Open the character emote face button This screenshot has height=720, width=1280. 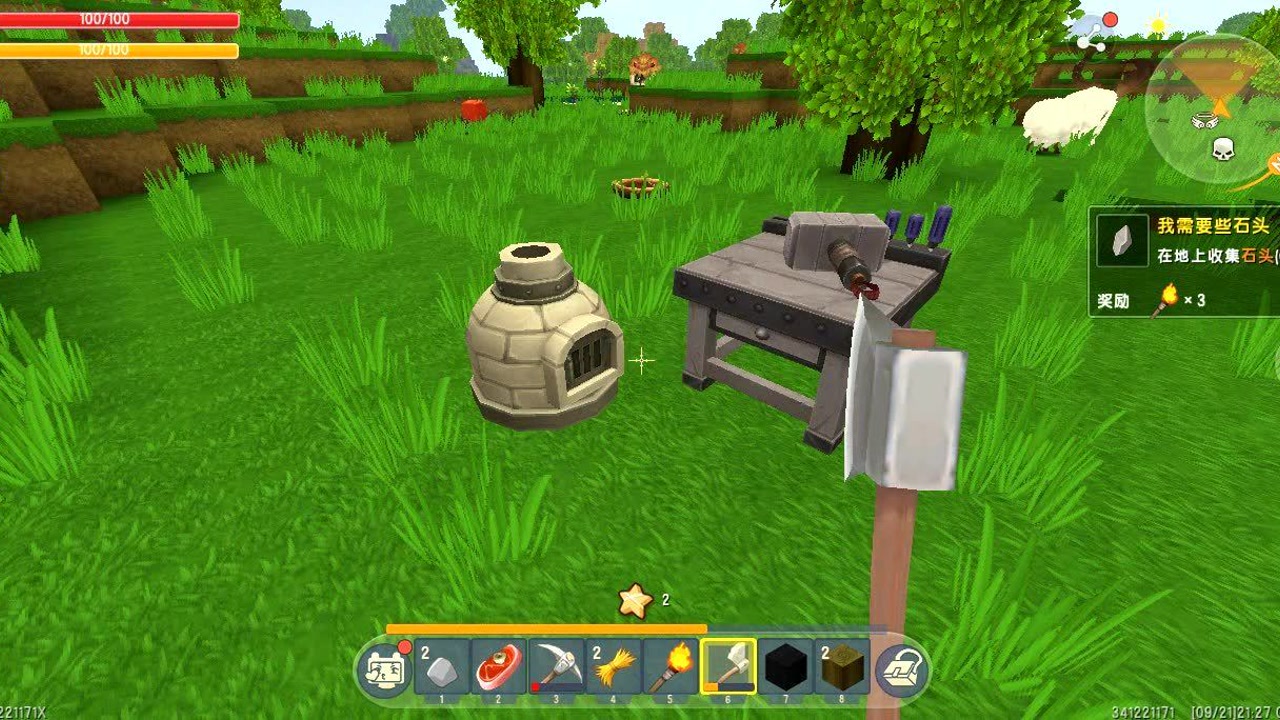coord(385,670)
